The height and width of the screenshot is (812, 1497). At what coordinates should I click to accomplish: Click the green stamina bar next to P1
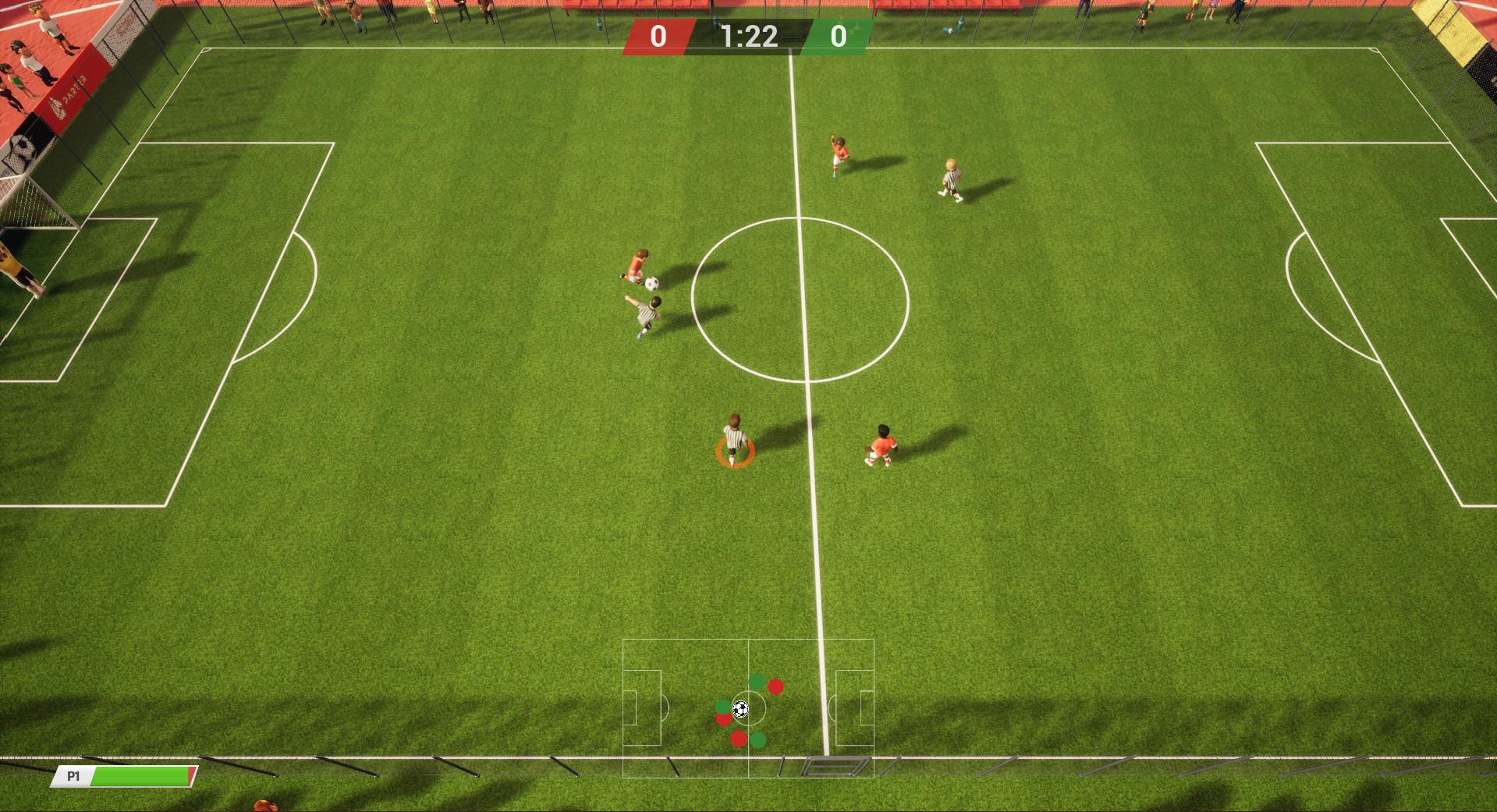(x=140, y=776)
